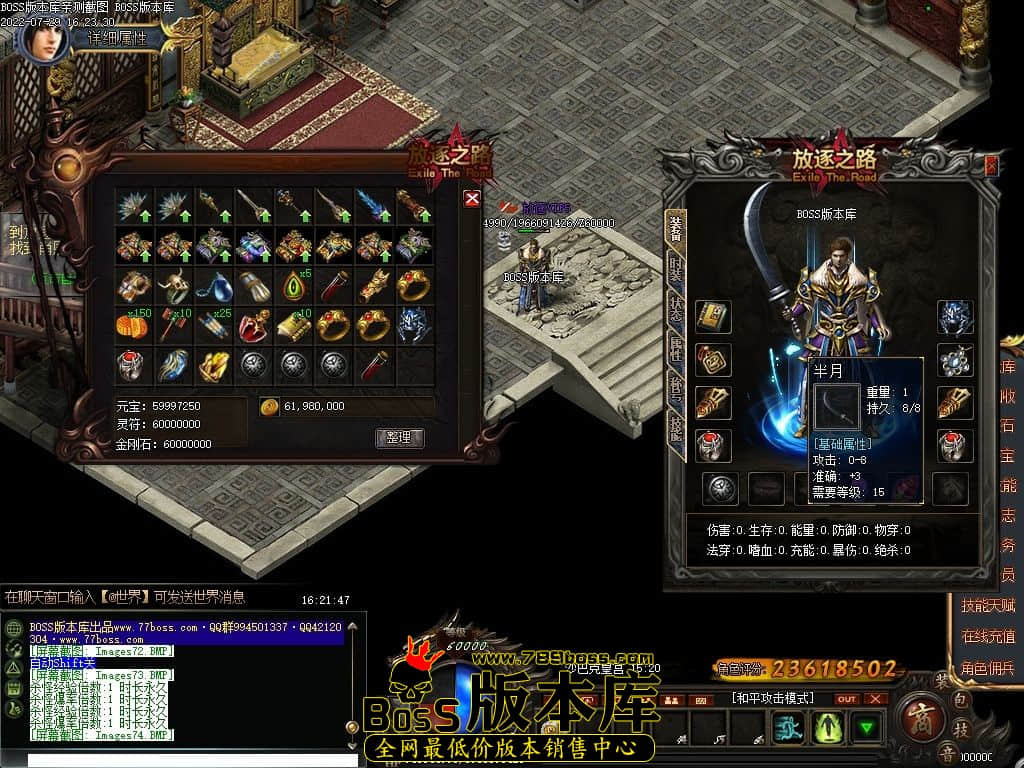Viewport: 1024px width, 768px height.
Task: Click the equipped blue helmet slot
Action: 955,317
